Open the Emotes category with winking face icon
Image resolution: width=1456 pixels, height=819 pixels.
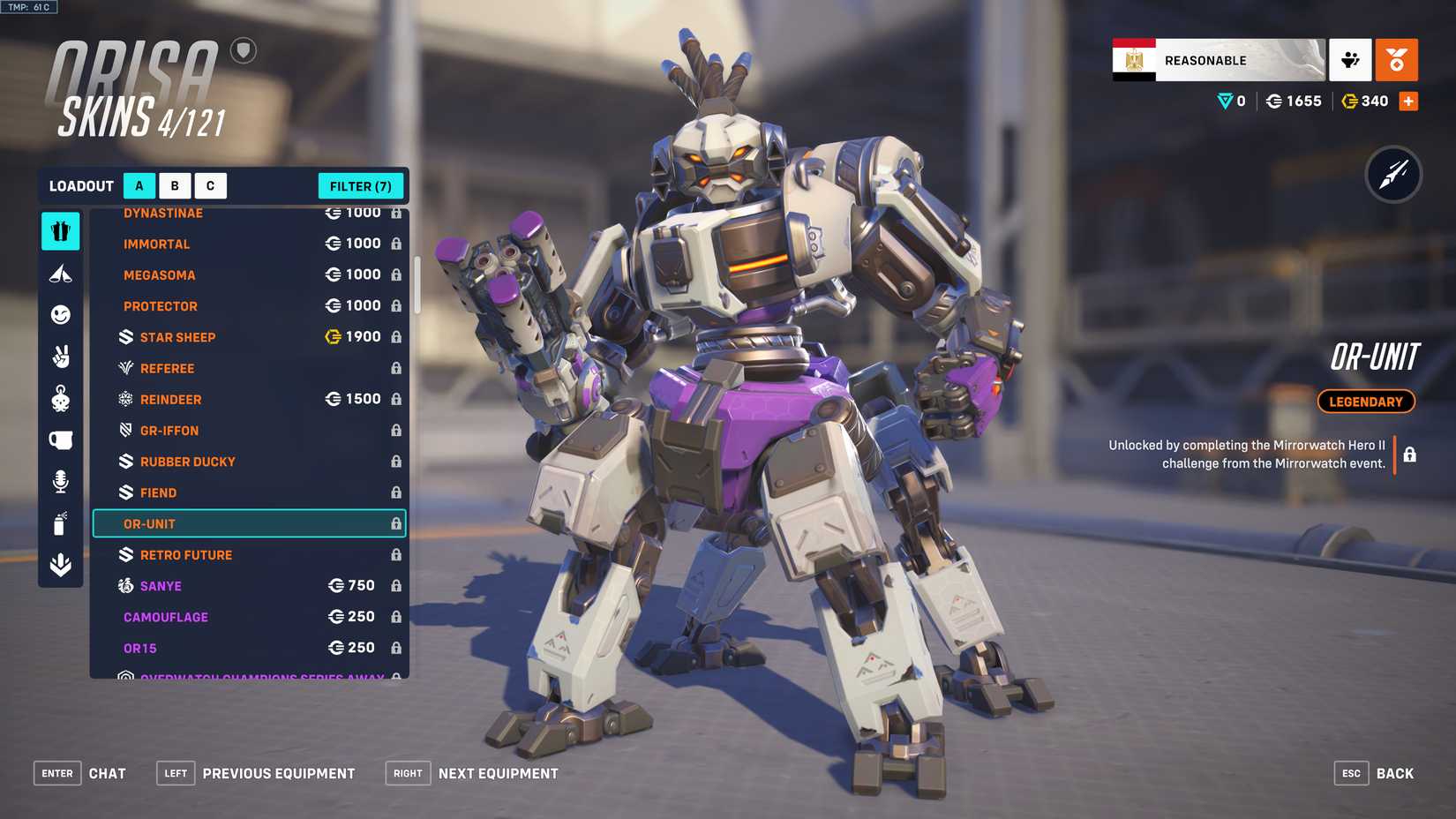(60, 315)
